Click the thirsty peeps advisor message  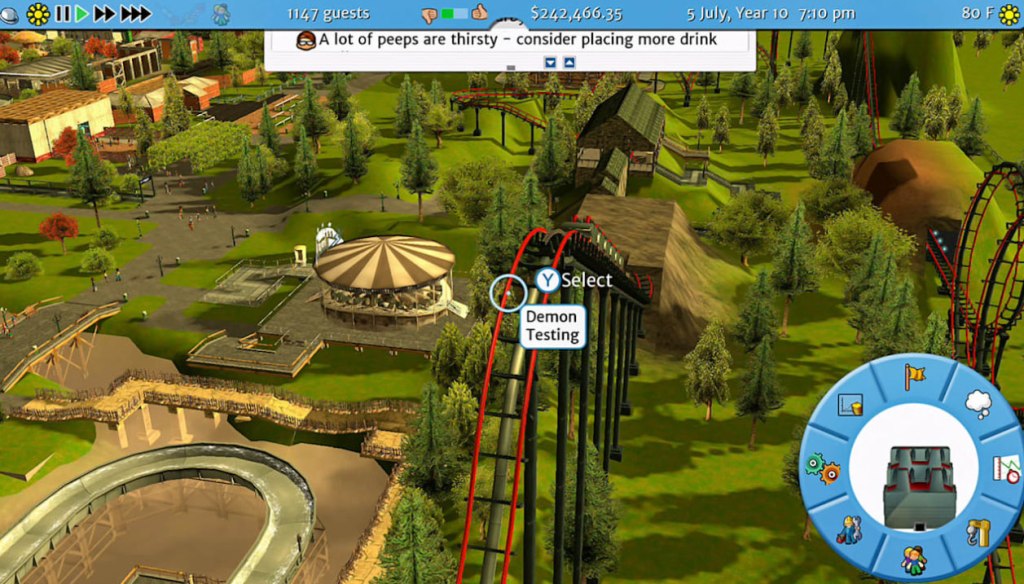(509, 41)
